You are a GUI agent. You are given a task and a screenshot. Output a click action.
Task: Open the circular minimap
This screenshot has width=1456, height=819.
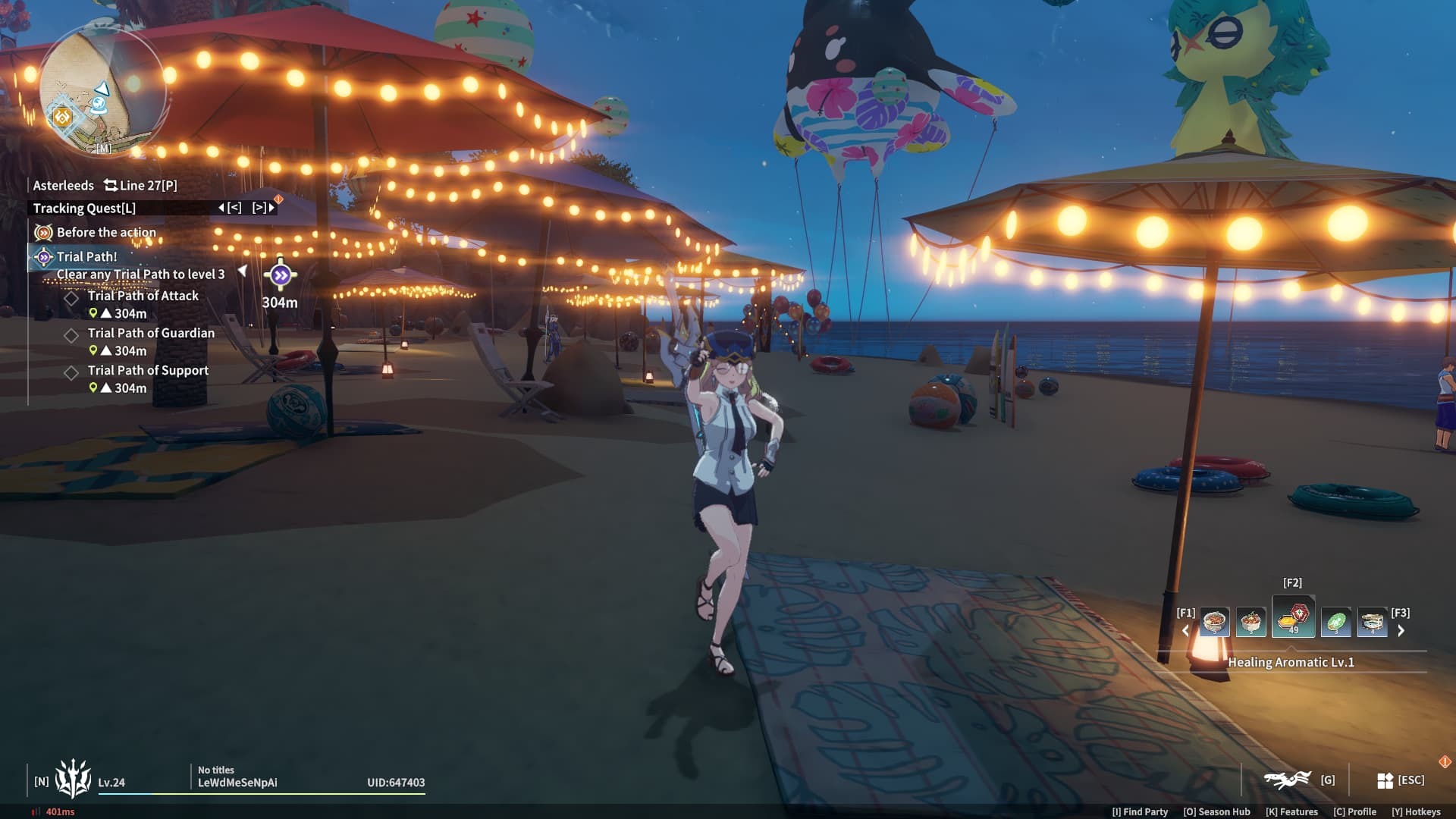(102, 89)
